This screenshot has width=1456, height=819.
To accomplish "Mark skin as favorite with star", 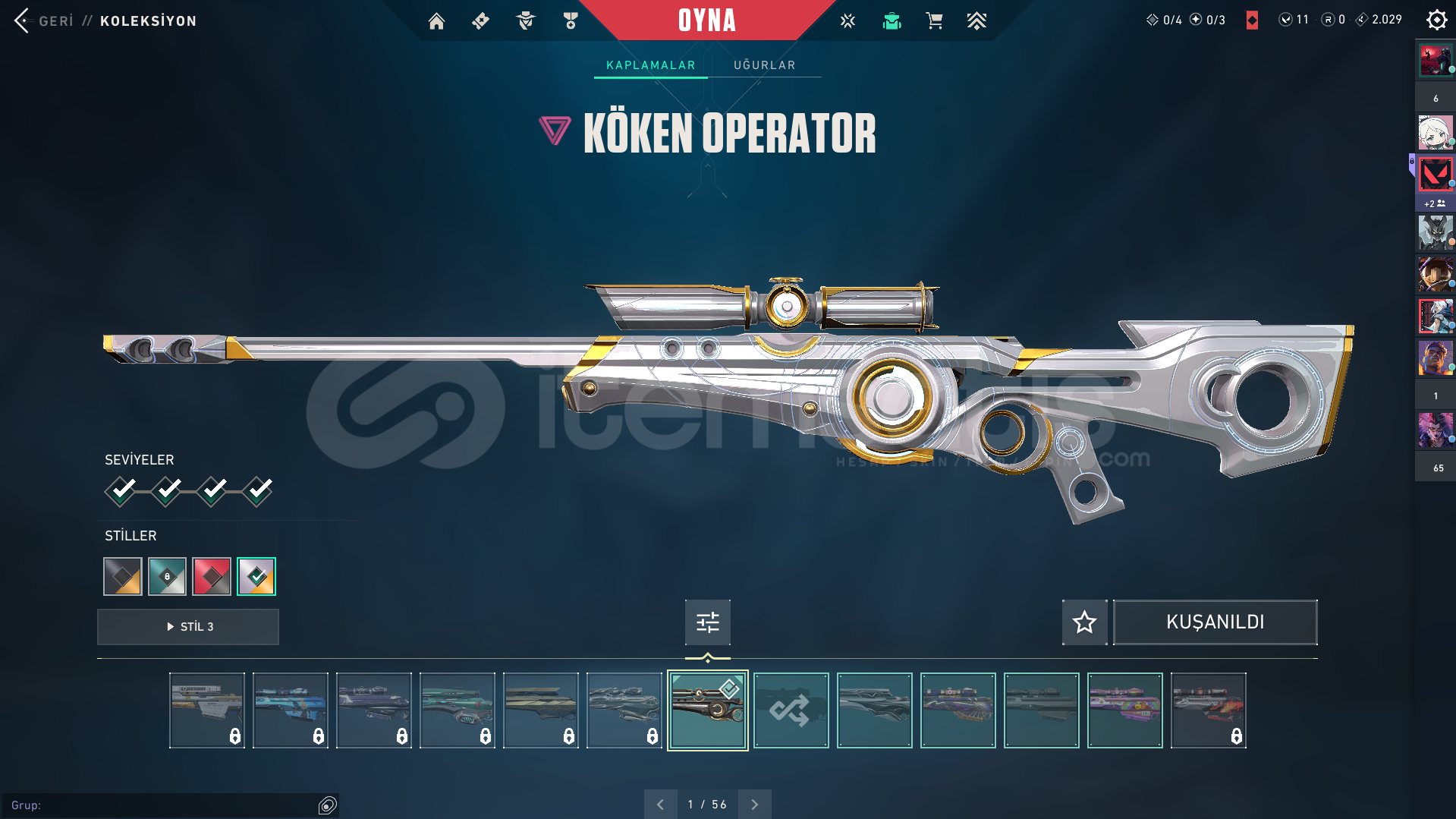I will pos(1084,622).
